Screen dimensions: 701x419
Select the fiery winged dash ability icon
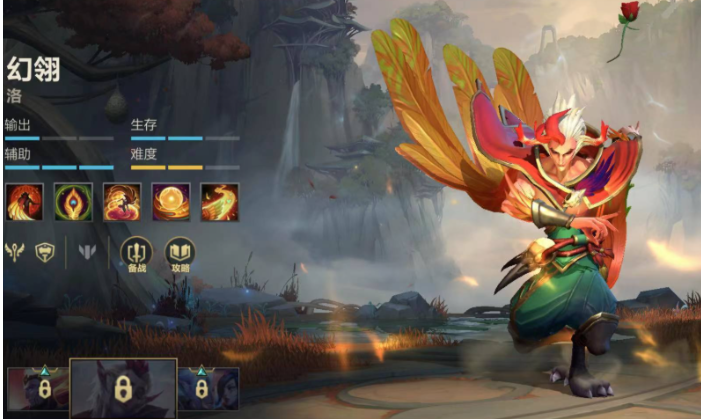(x=218, y=202)
